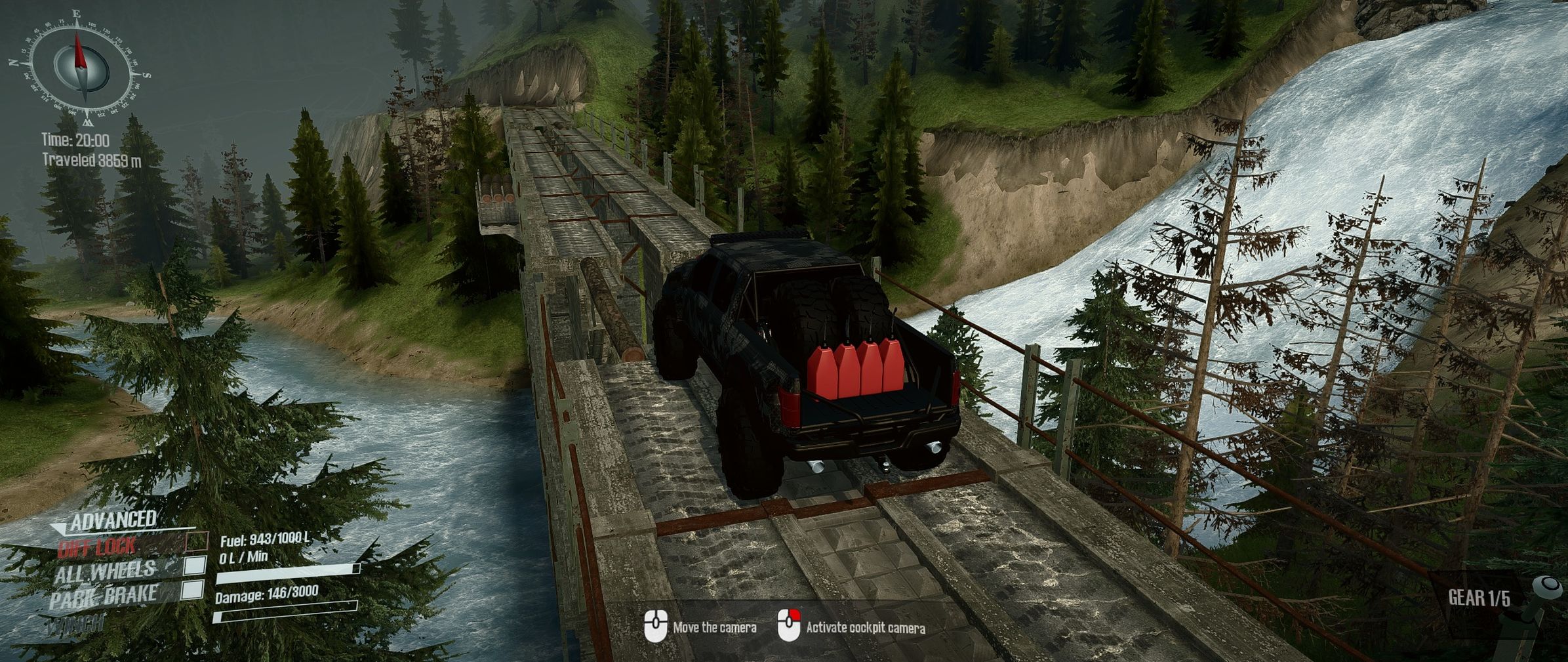Image resolution: width=1568 pixels, height=662 pixels.
Task: Enable ALL WHEELS drive
Action: tap(195, 566)
